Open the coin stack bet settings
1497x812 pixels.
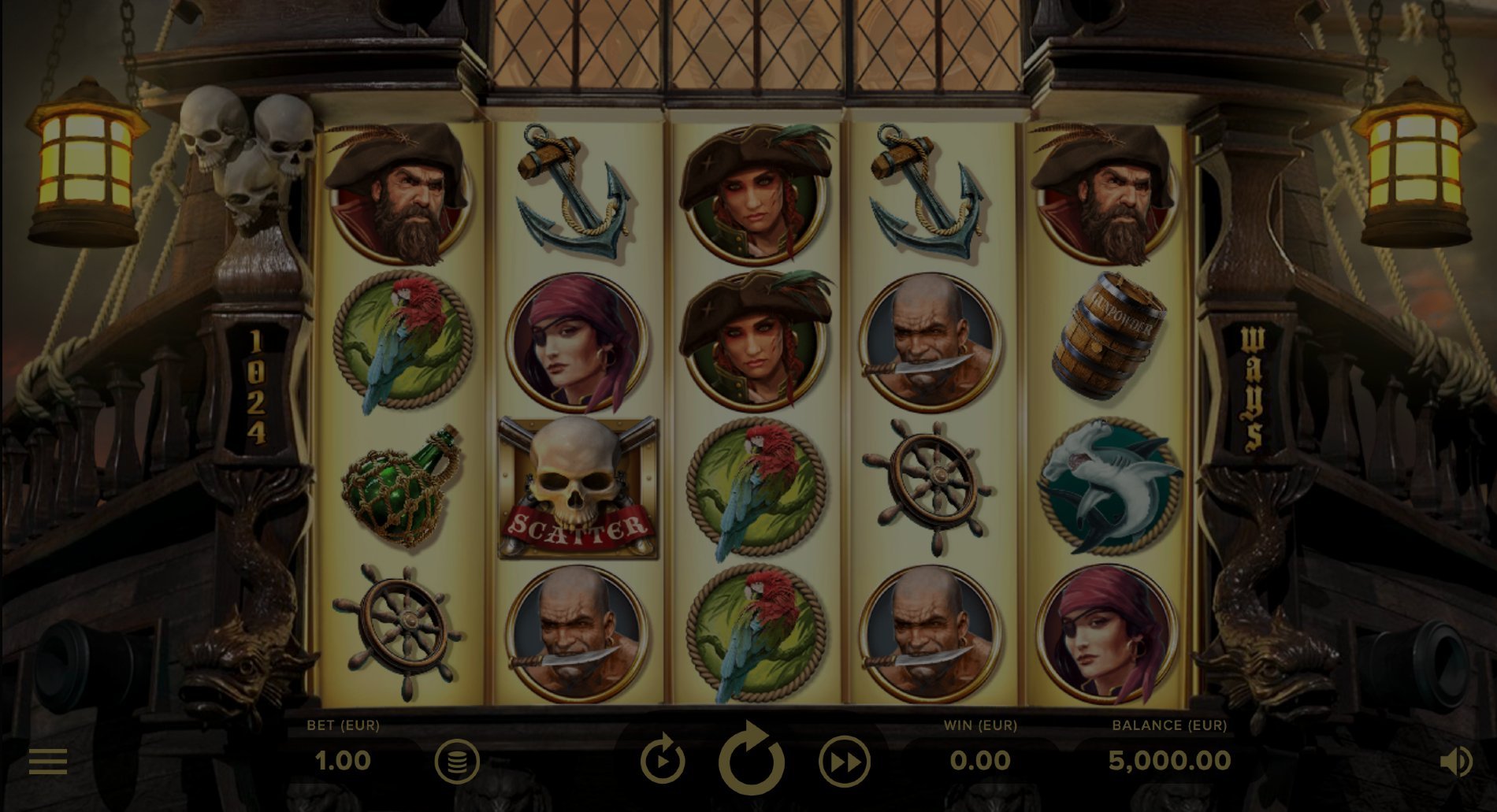point(457,762)
